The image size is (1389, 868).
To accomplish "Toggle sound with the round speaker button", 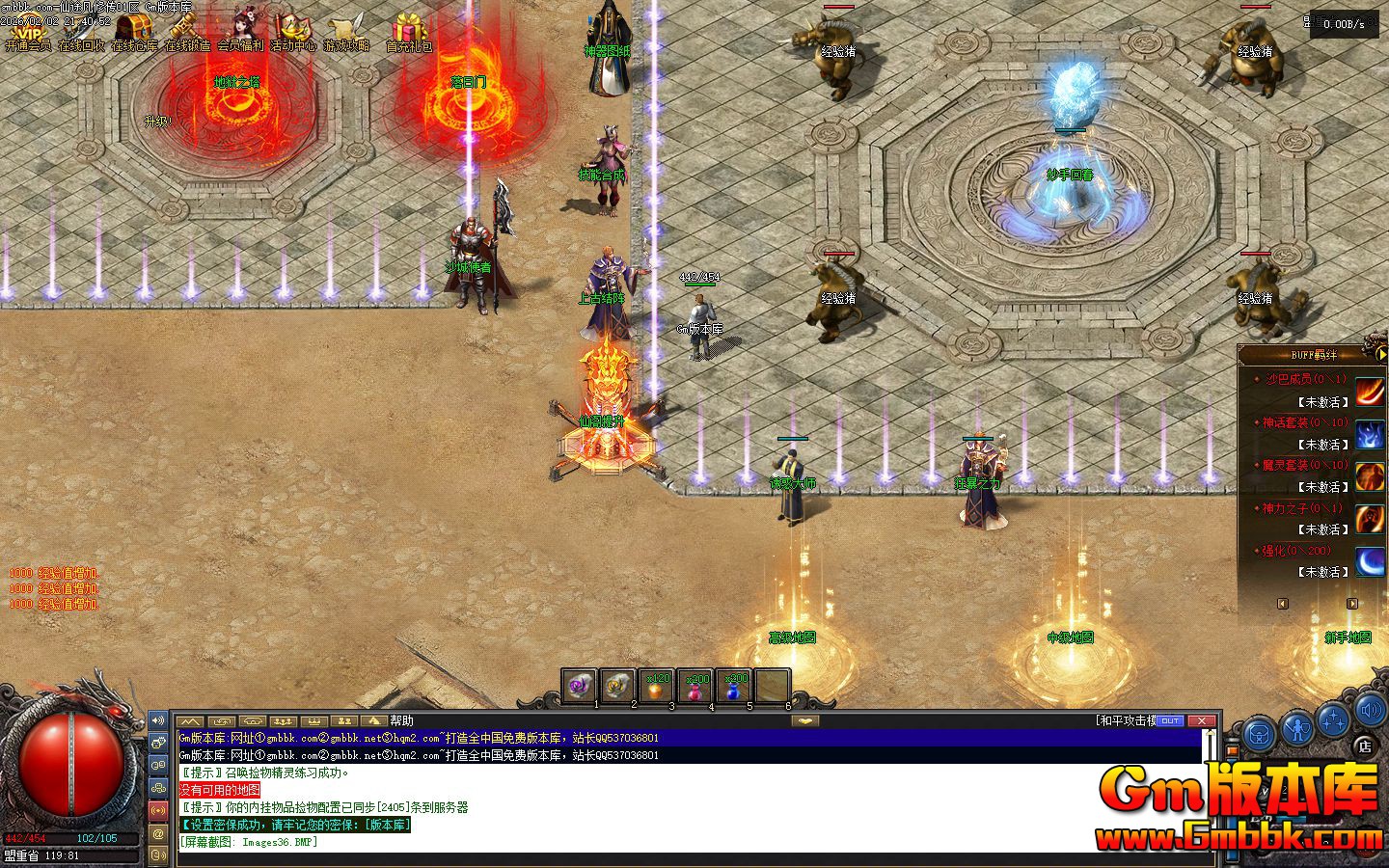I will coord(1370,712).
